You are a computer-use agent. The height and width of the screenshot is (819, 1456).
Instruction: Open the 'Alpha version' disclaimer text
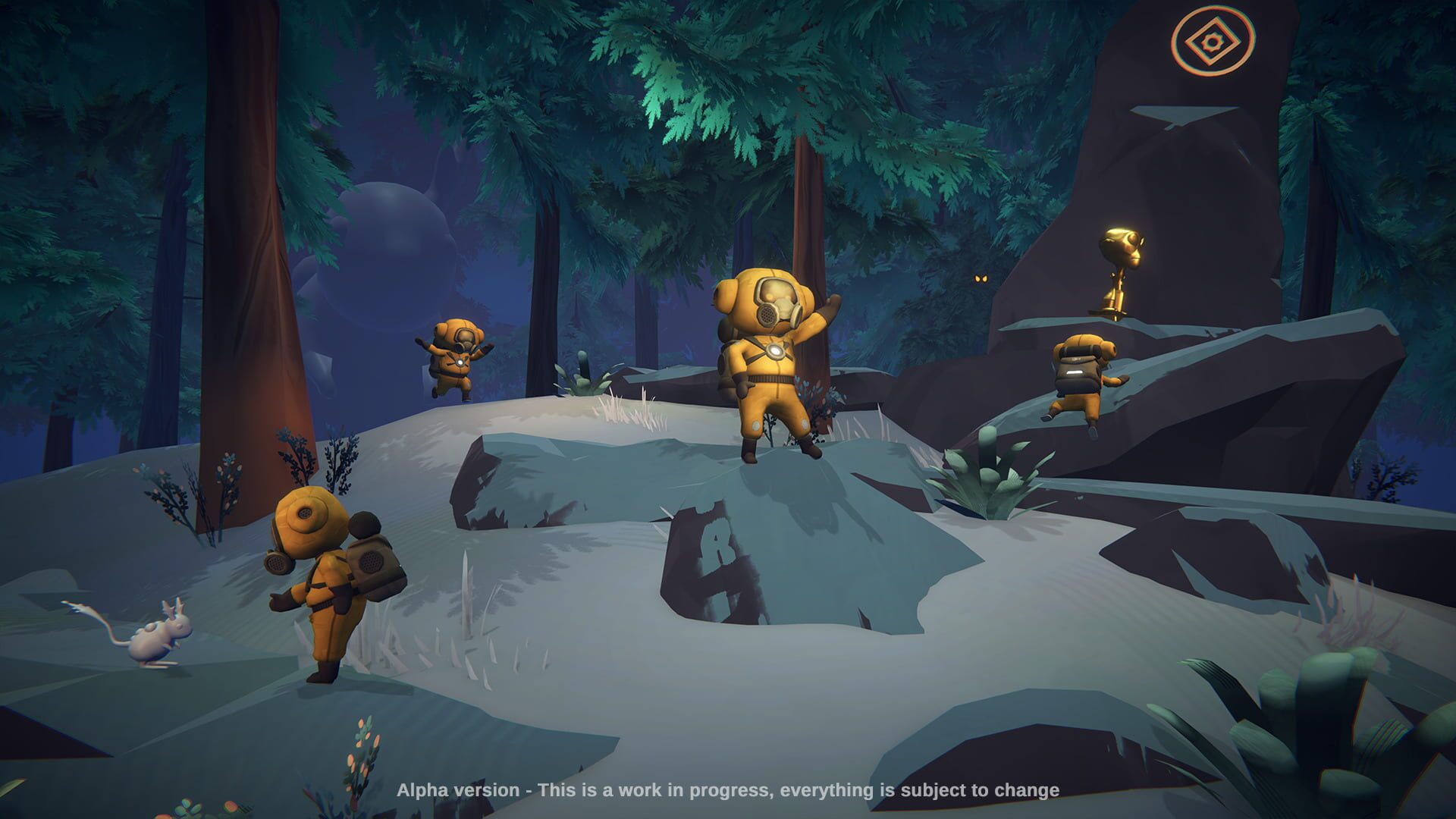click(728, 789)
